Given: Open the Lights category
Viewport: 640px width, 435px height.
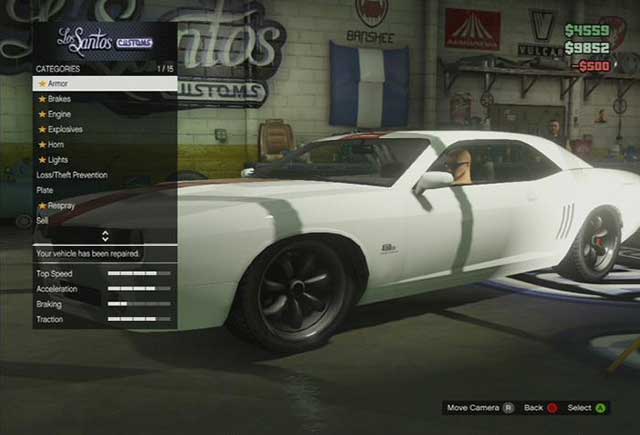Looking at the screenshot, I should pyautogui.click(x=58, y=159).
